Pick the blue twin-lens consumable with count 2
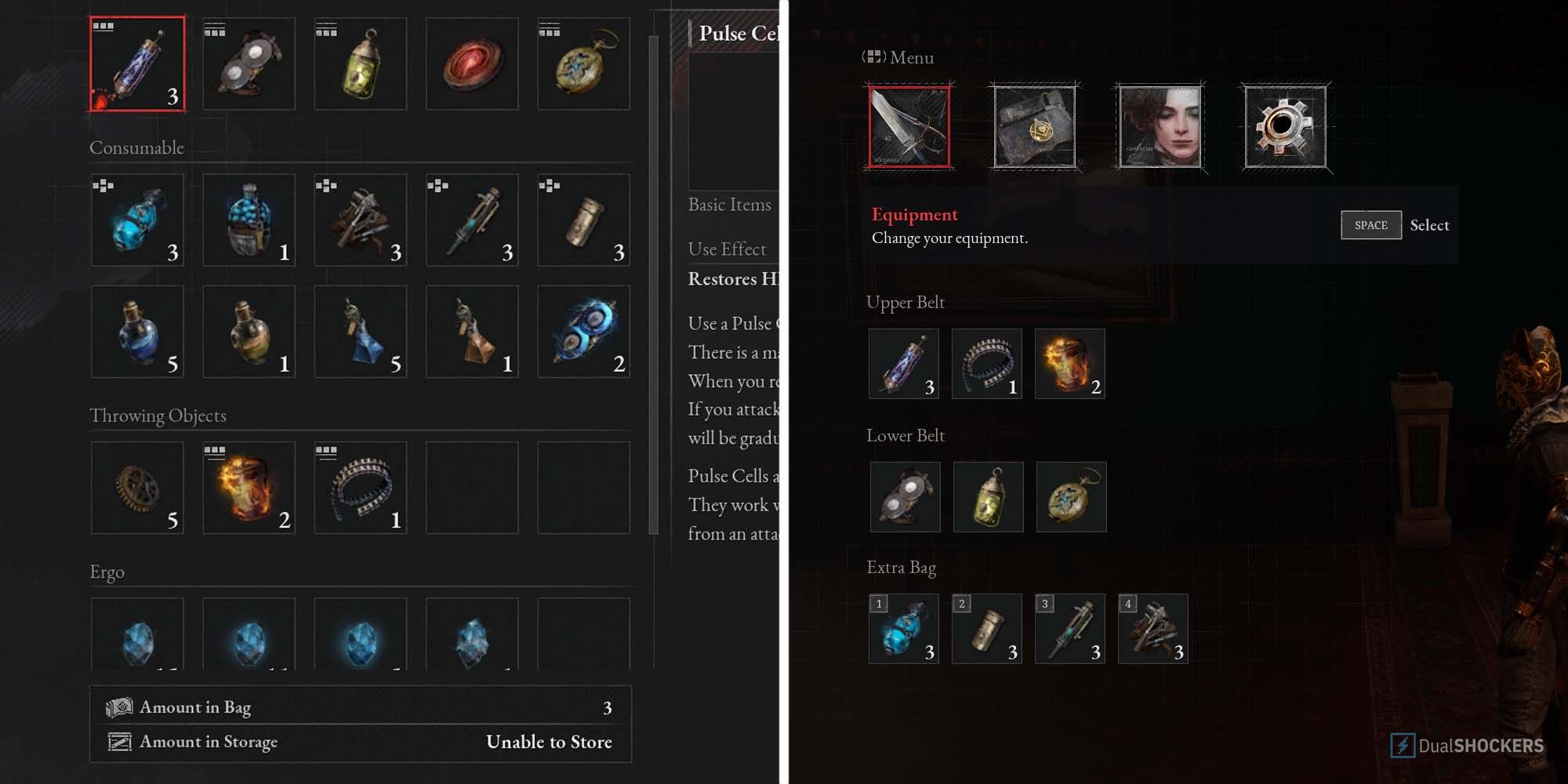This screenshot has width=1568, height=784. (583, 332)
